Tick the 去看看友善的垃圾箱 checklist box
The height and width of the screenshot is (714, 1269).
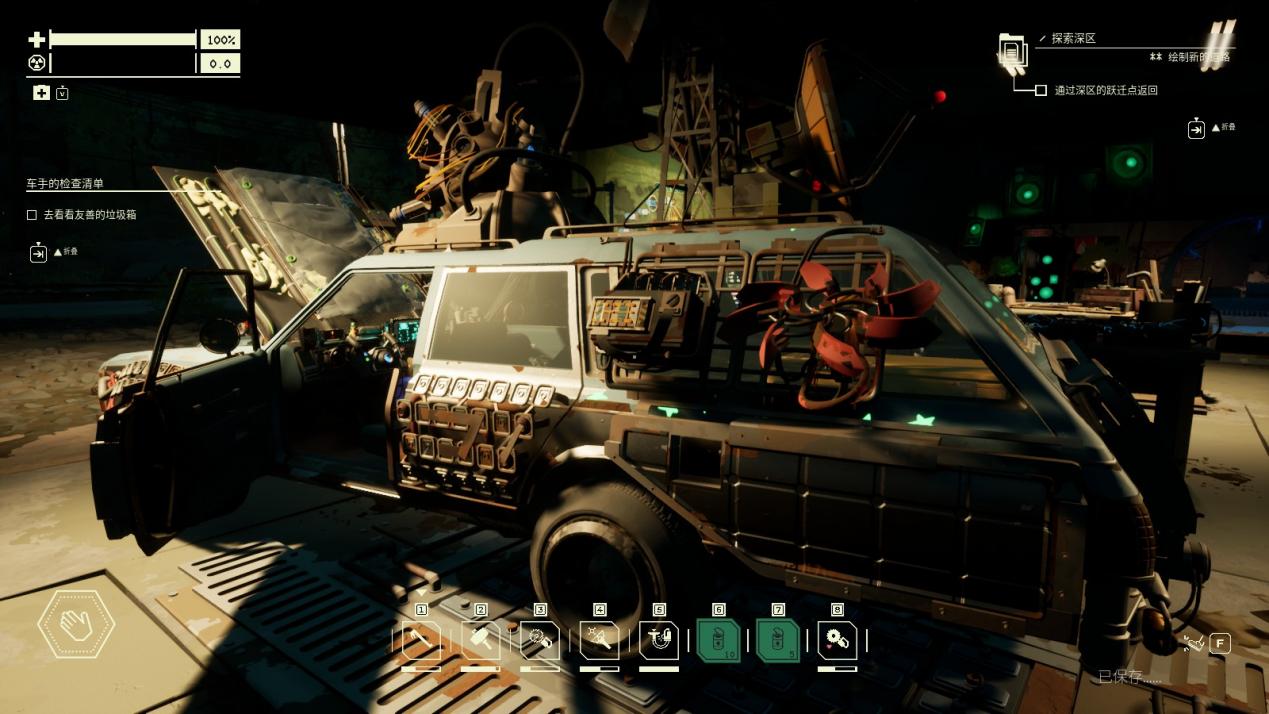click(32, 214)
